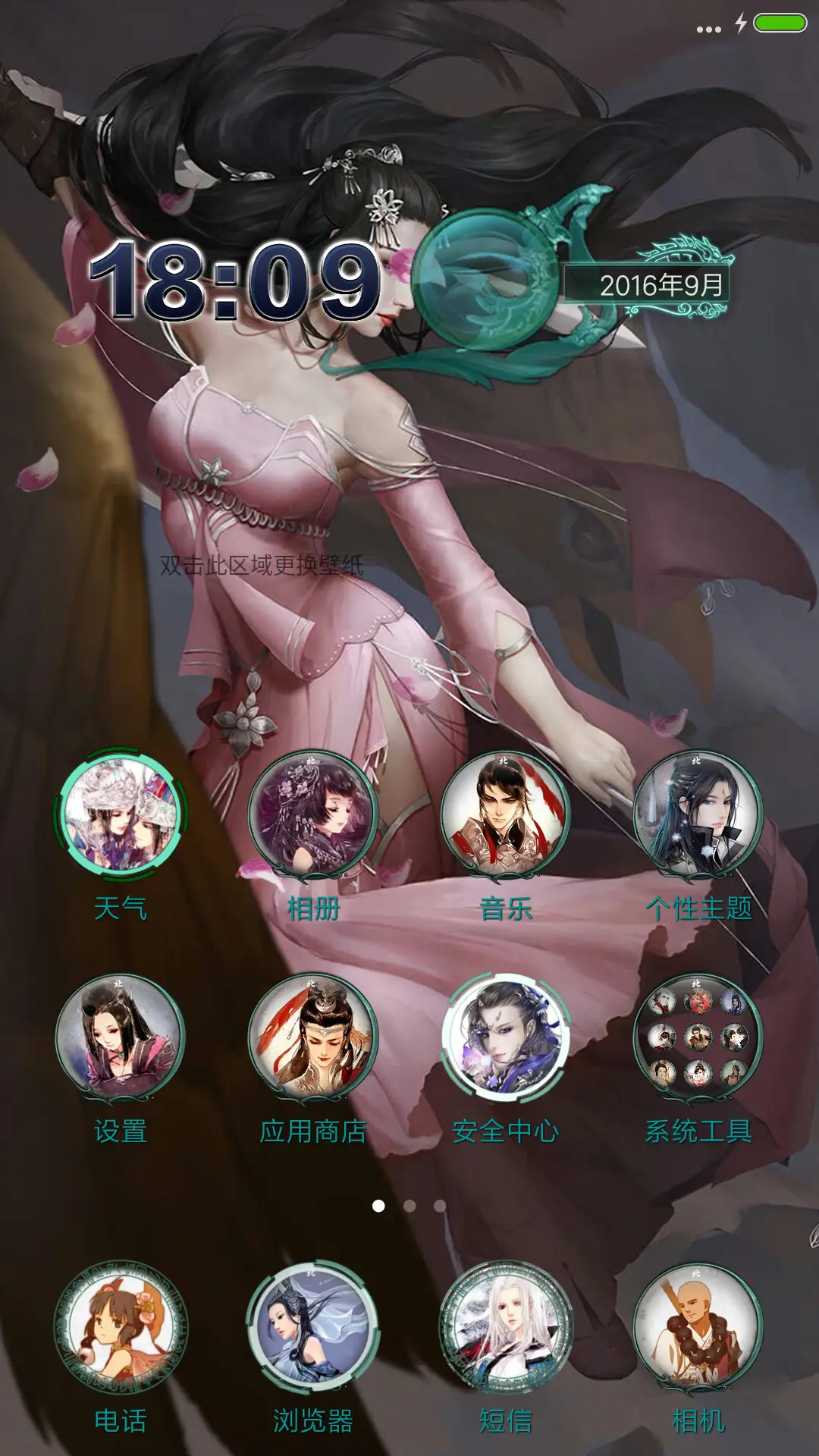The height and width of the screenshot is (1456, 819).
Task: Start the 相机 camera app
Action: [x=698, y=1329]
